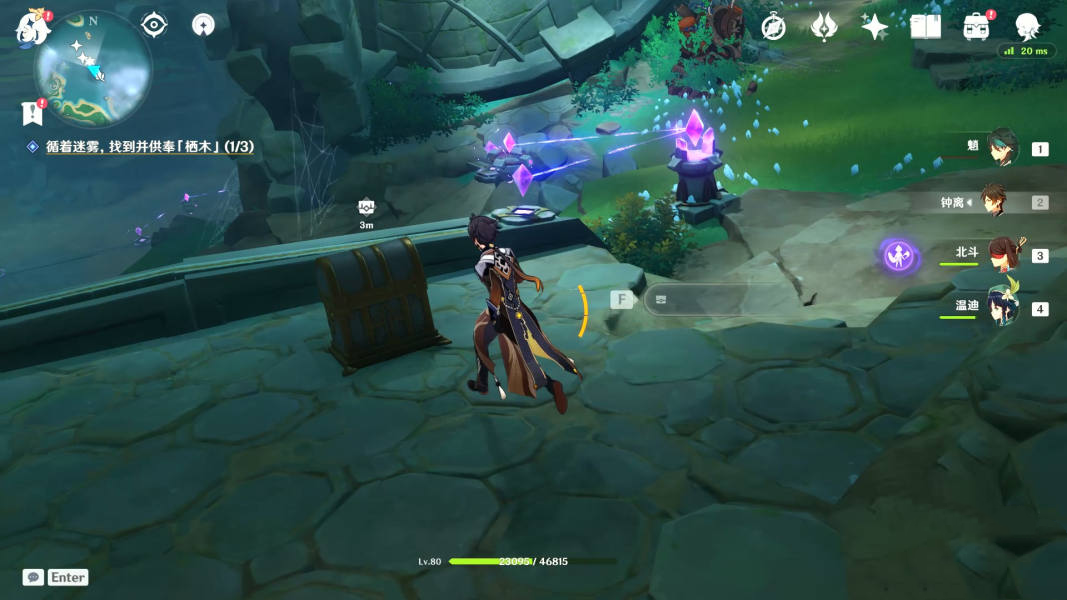Open the character screen head icon
Screen dimensions: 1067x600
click(x=1027, y=27)
